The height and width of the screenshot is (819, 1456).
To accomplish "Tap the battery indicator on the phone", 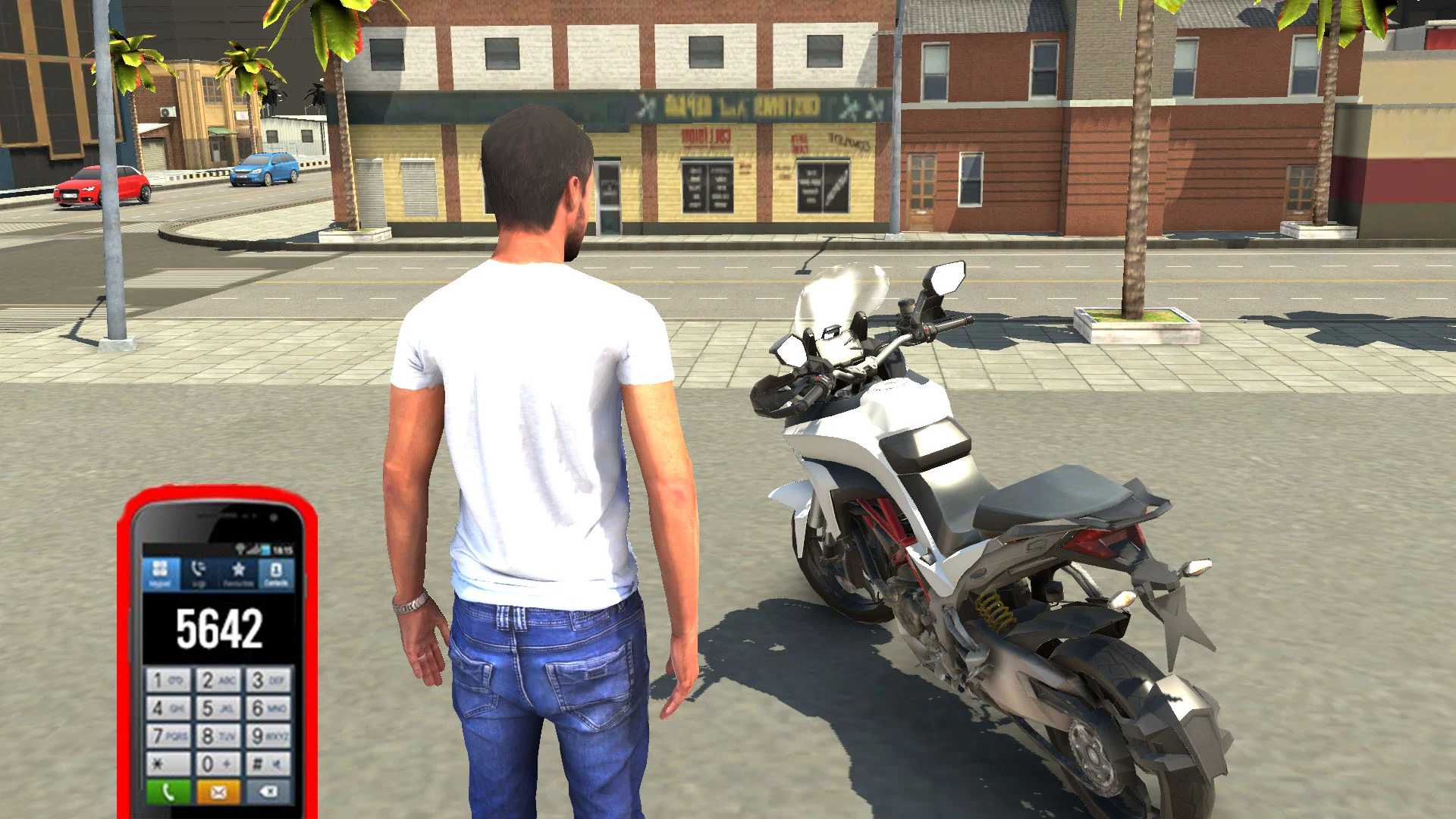I will 265,548.
